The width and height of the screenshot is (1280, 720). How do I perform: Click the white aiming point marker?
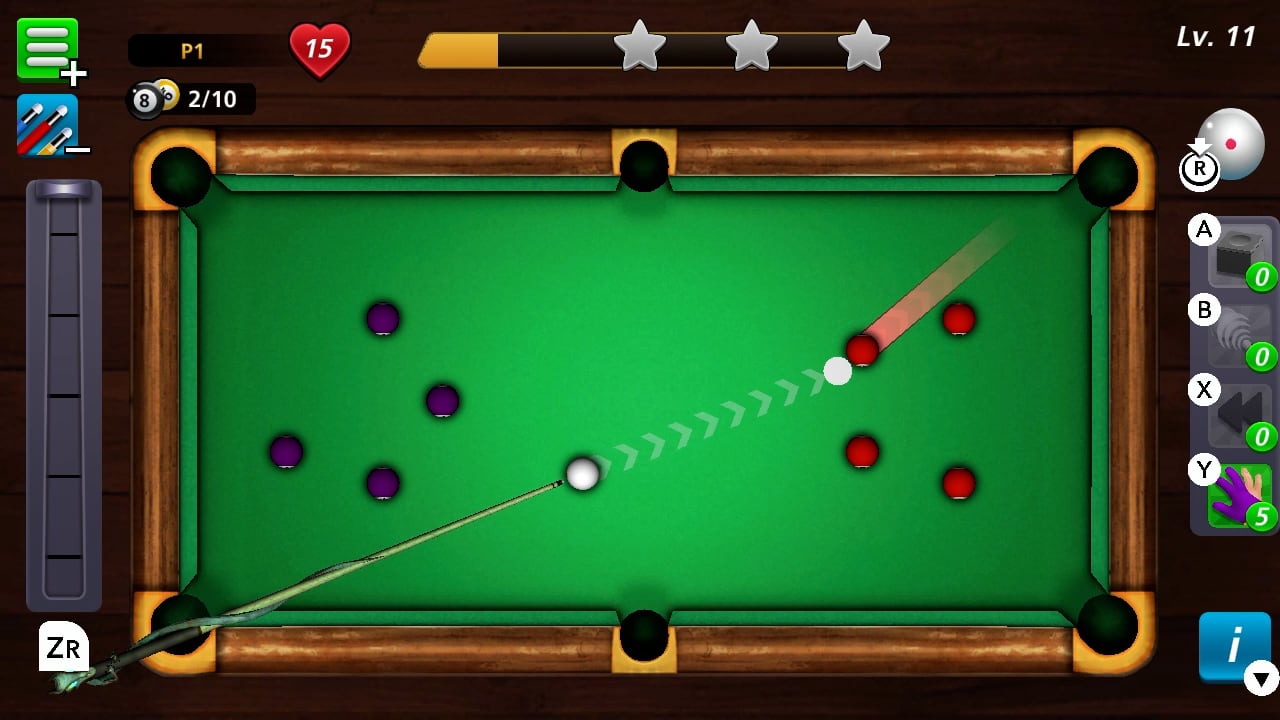click(837, 371)
